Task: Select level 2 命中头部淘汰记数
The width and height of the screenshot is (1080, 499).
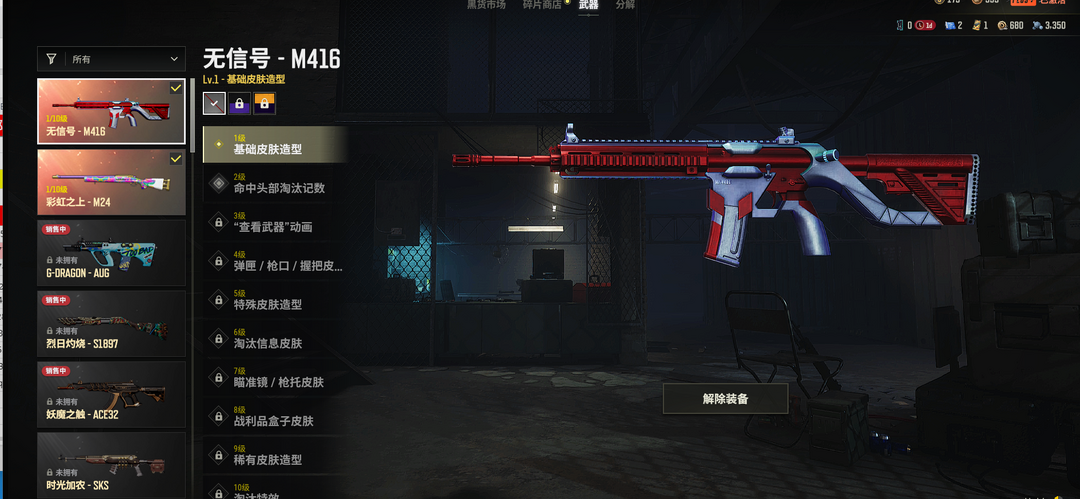Action: tap(275, 184)
